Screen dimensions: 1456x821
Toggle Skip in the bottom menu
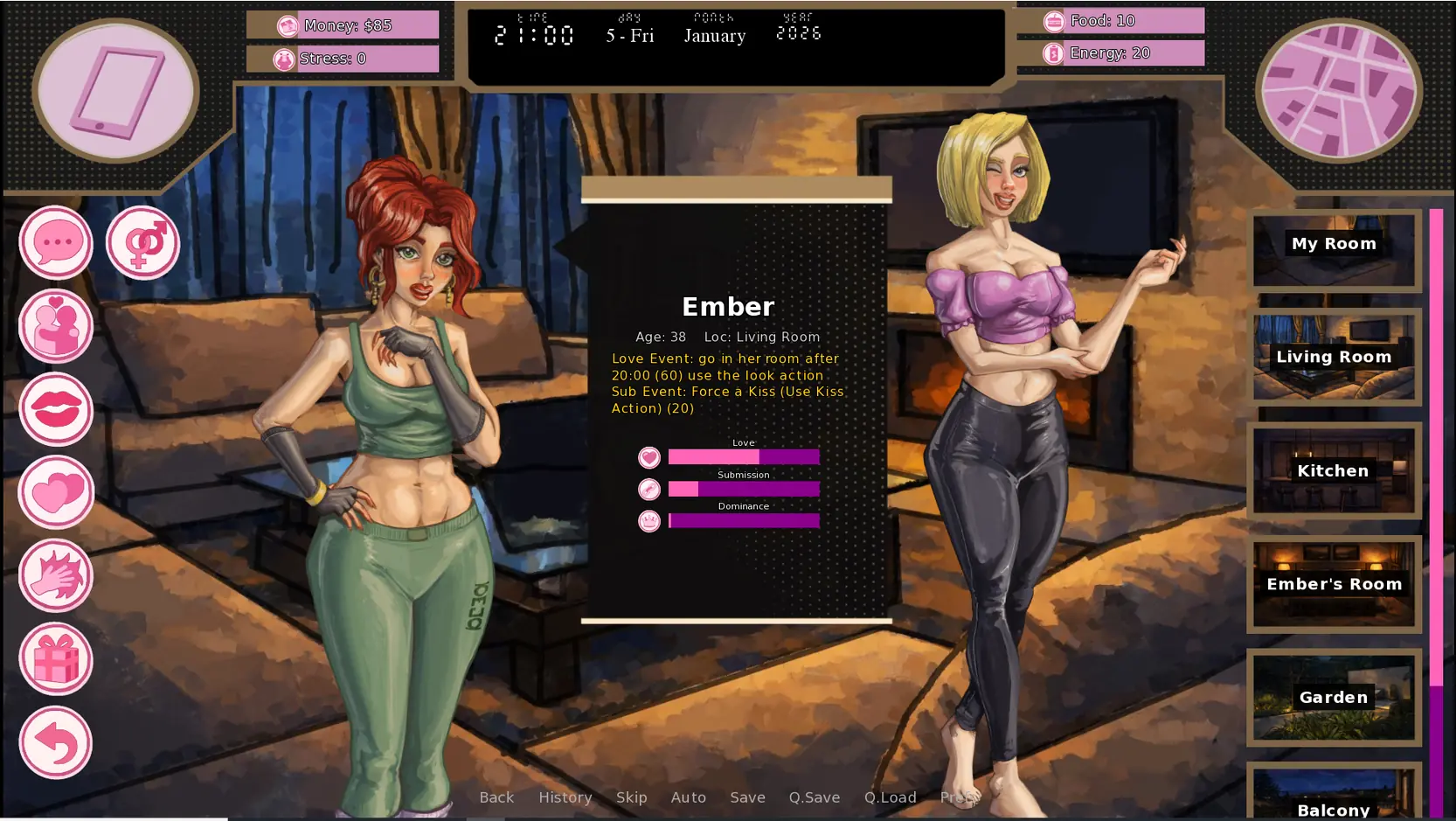point(631,797)
